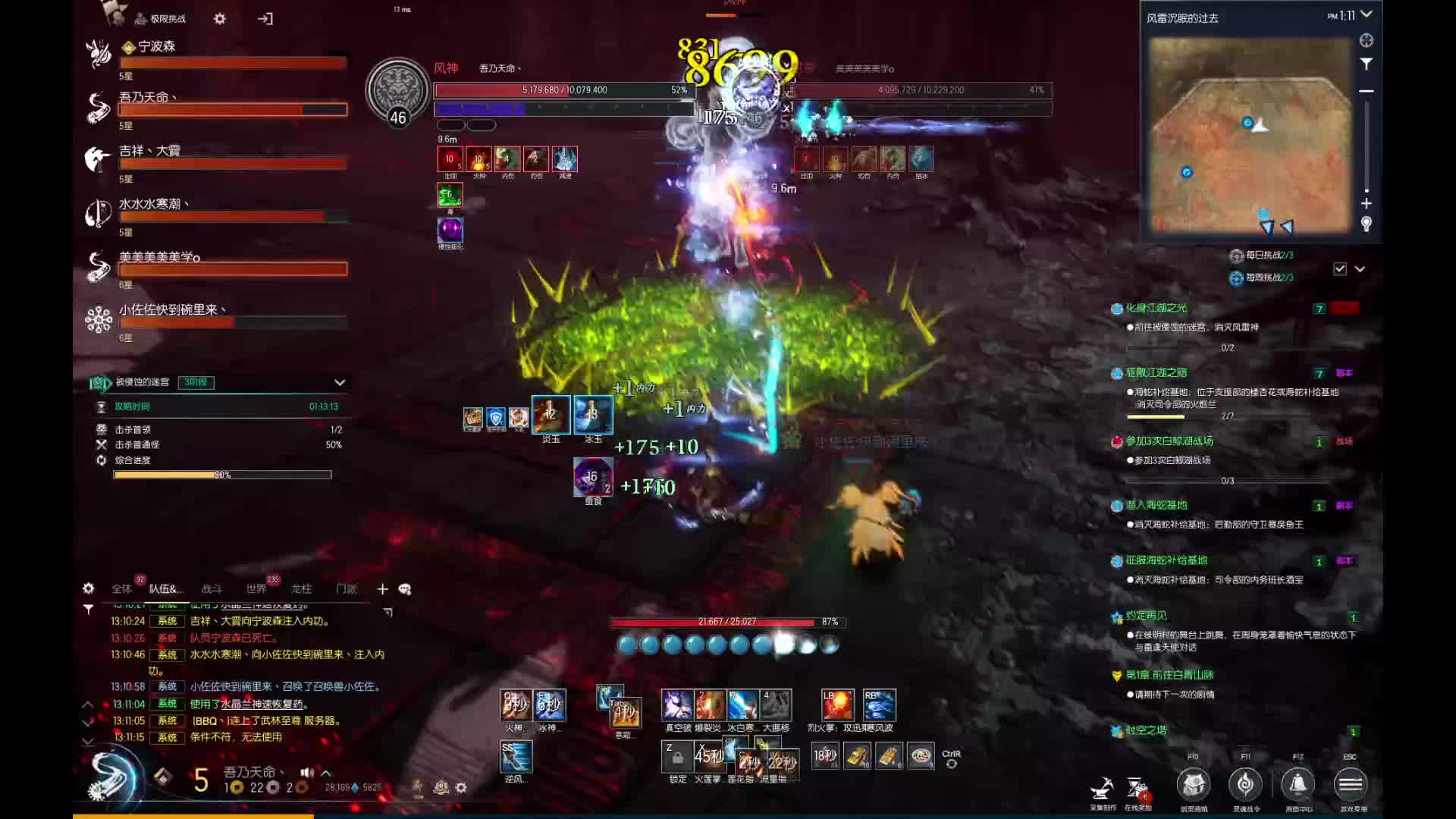The image size is (1456, 819).
Task: Select the 化身江湖之光 quest tracker entry
Action: click(1156, 308)
